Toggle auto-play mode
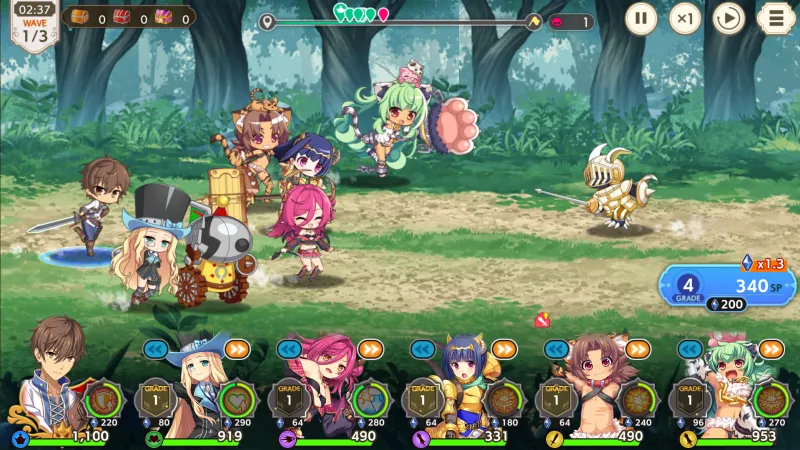The image size is (800, 450). [730, 18]
